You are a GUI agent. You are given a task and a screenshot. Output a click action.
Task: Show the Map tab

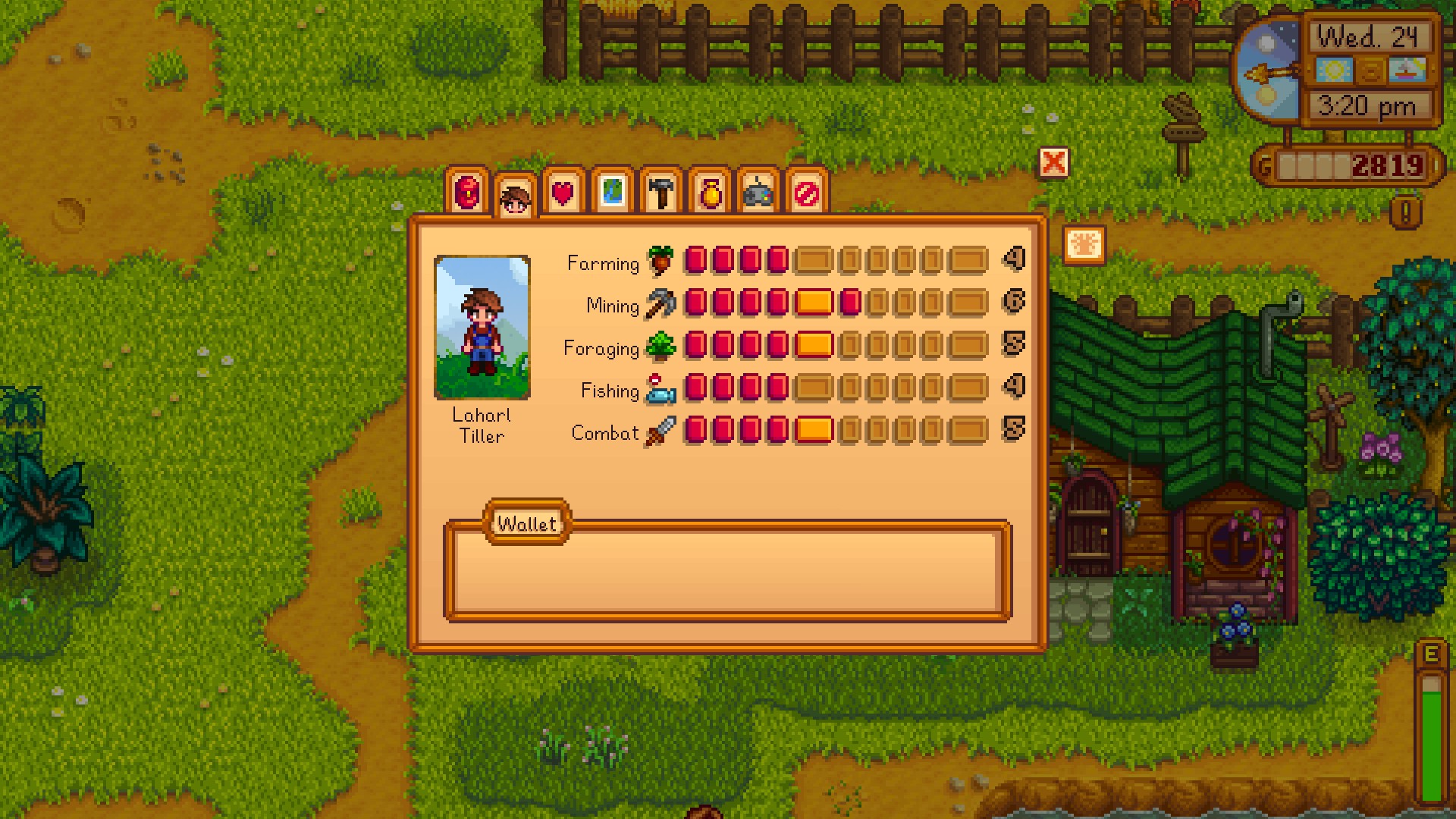click(612, 192)
